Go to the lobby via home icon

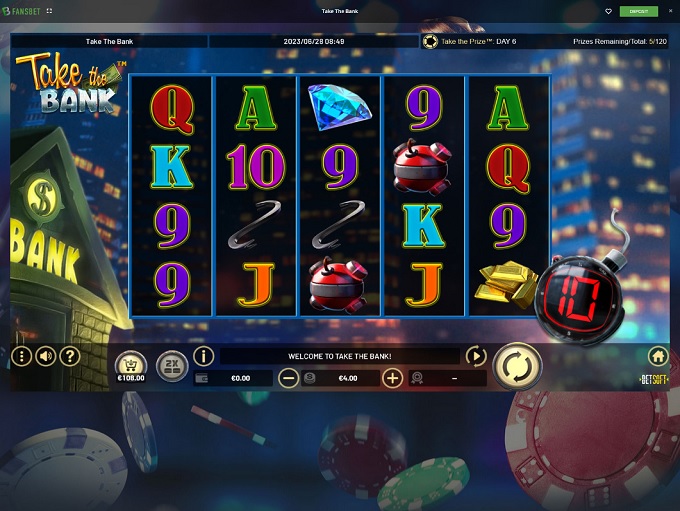point(658,356)
